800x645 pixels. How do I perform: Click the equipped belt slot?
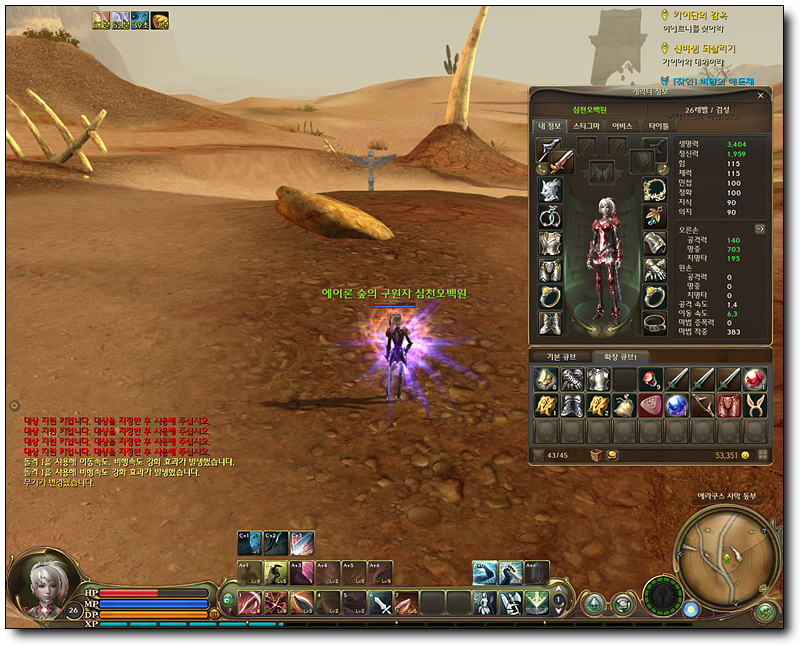pyautogui.click(x=655, y=322)
